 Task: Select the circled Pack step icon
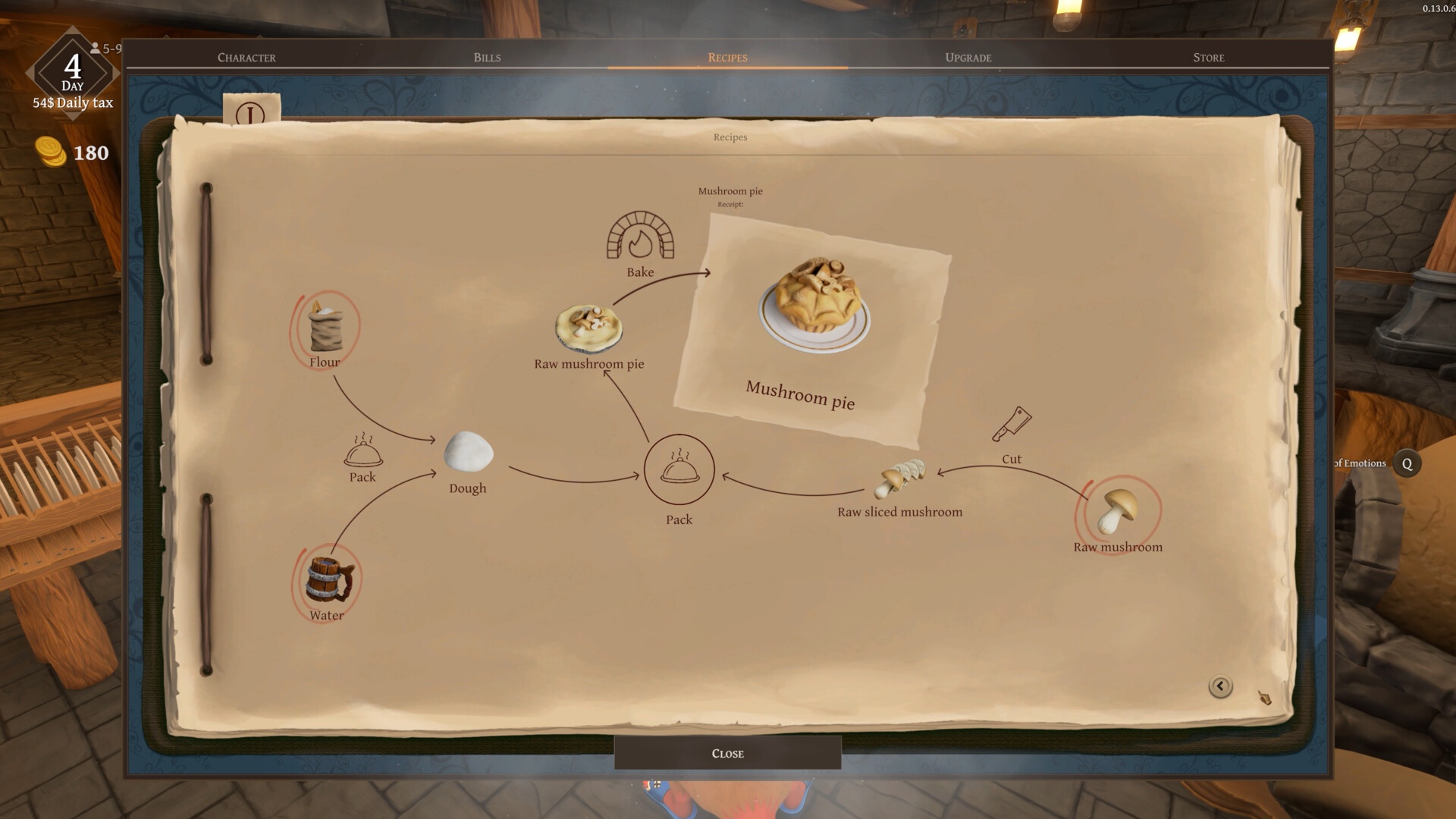point(679,469)
